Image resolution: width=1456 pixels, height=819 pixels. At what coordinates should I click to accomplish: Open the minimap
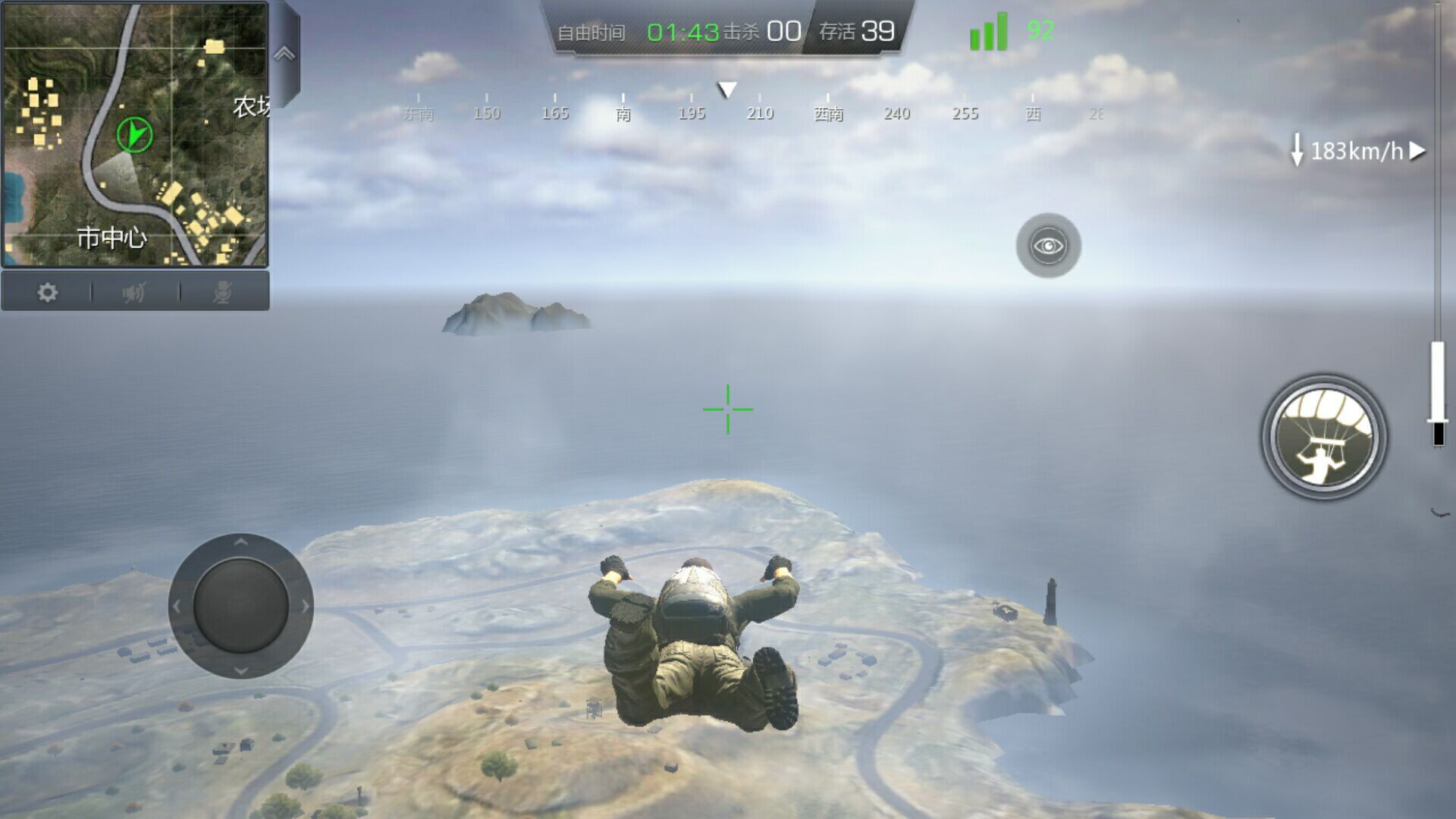click(x=135, y=135)
